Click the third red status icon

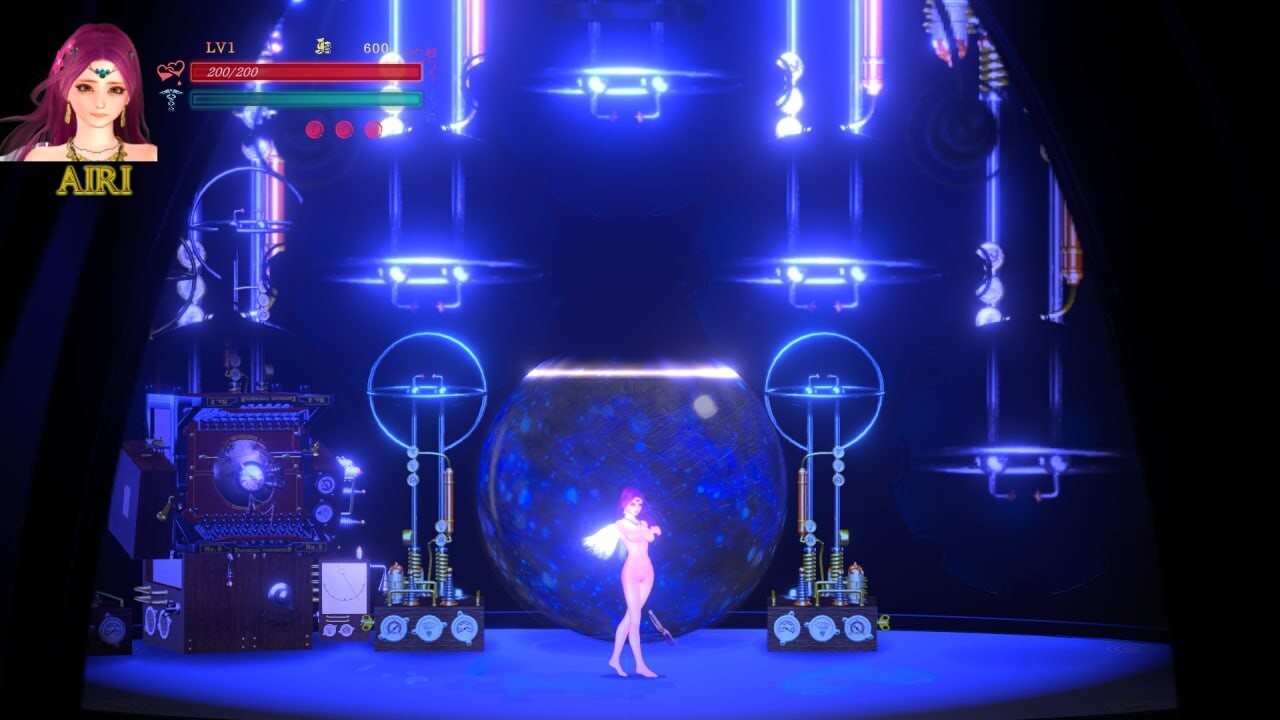[x=373, y=128]
